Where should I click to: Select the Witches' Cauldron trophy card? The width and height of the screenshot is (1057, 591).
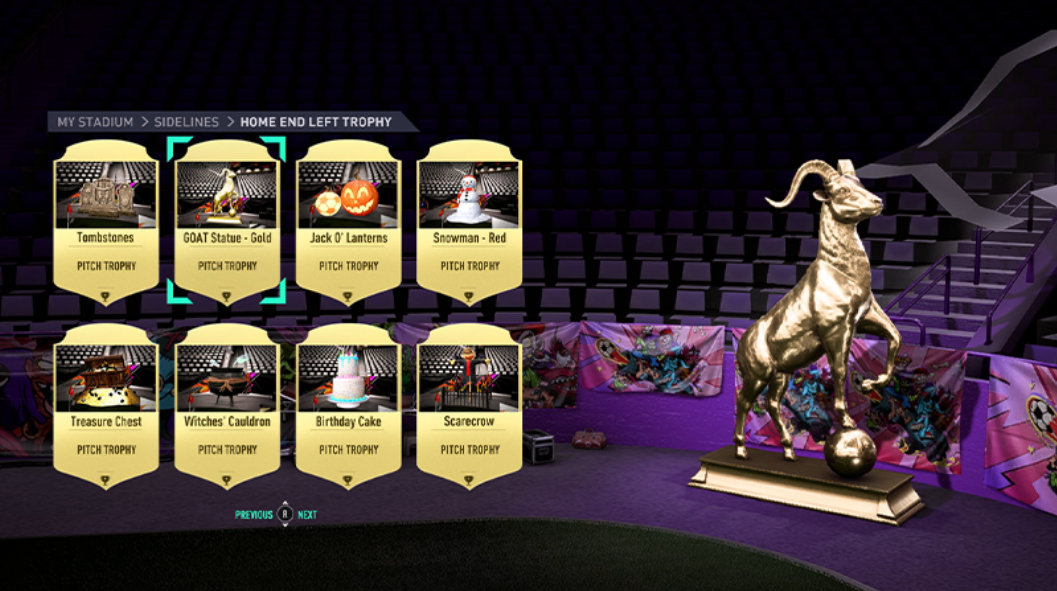pos(227,405)
